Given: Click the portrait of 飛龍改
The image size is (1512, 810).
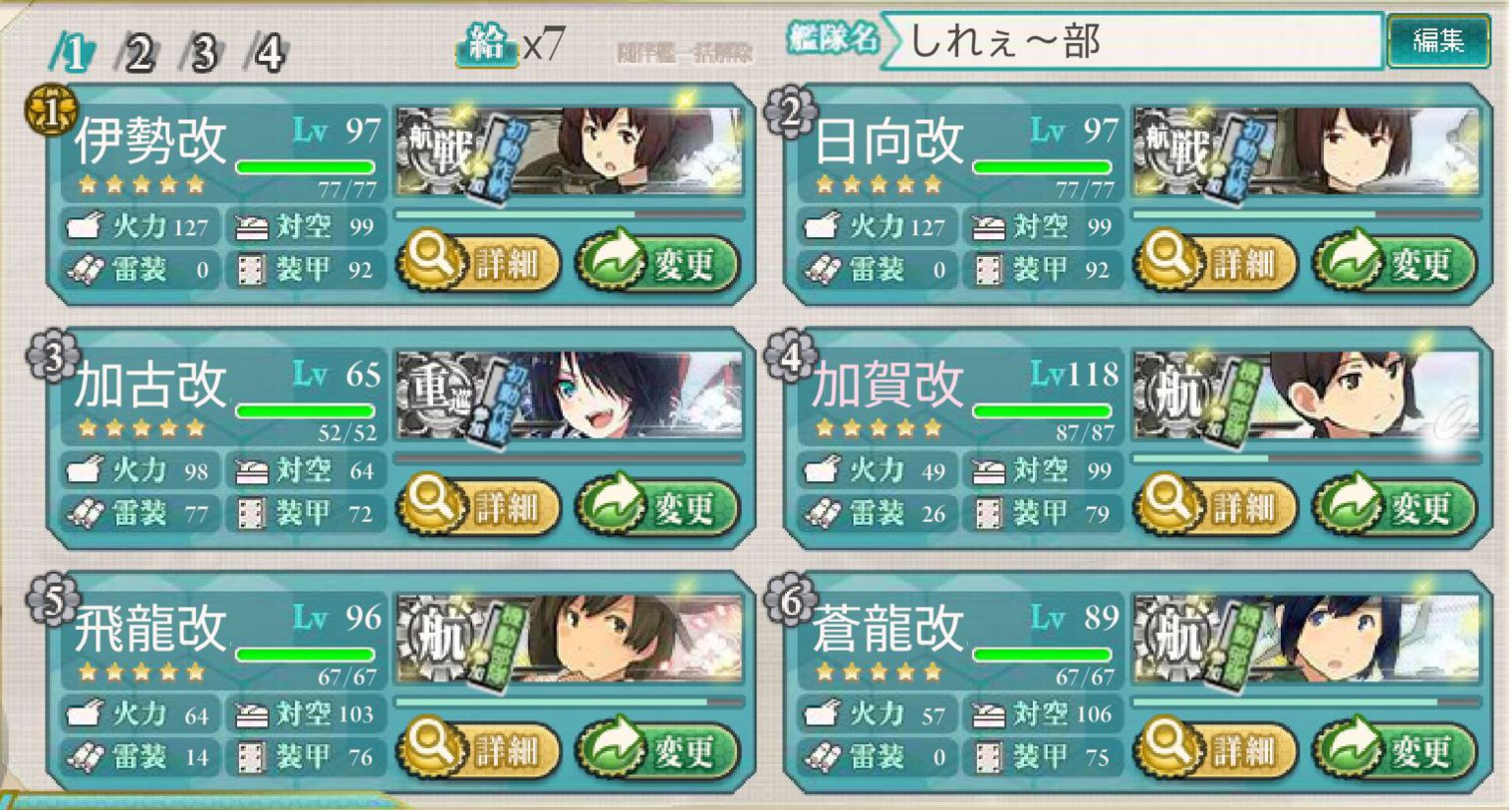Looking at the screenshot, I should pos(568,638).
